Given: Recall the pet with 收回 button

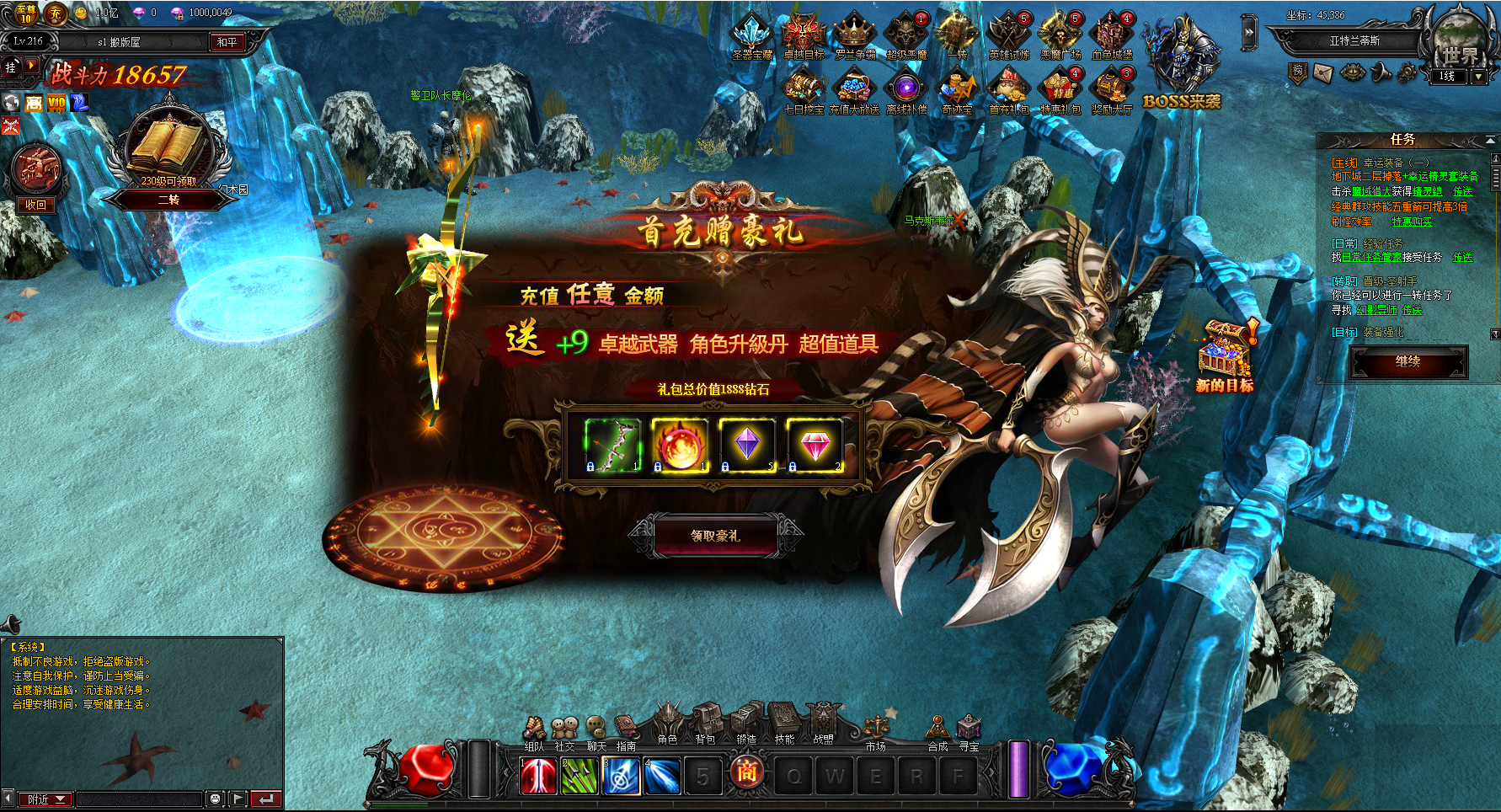Looking at the screenshot, I should tap(36, 205).
